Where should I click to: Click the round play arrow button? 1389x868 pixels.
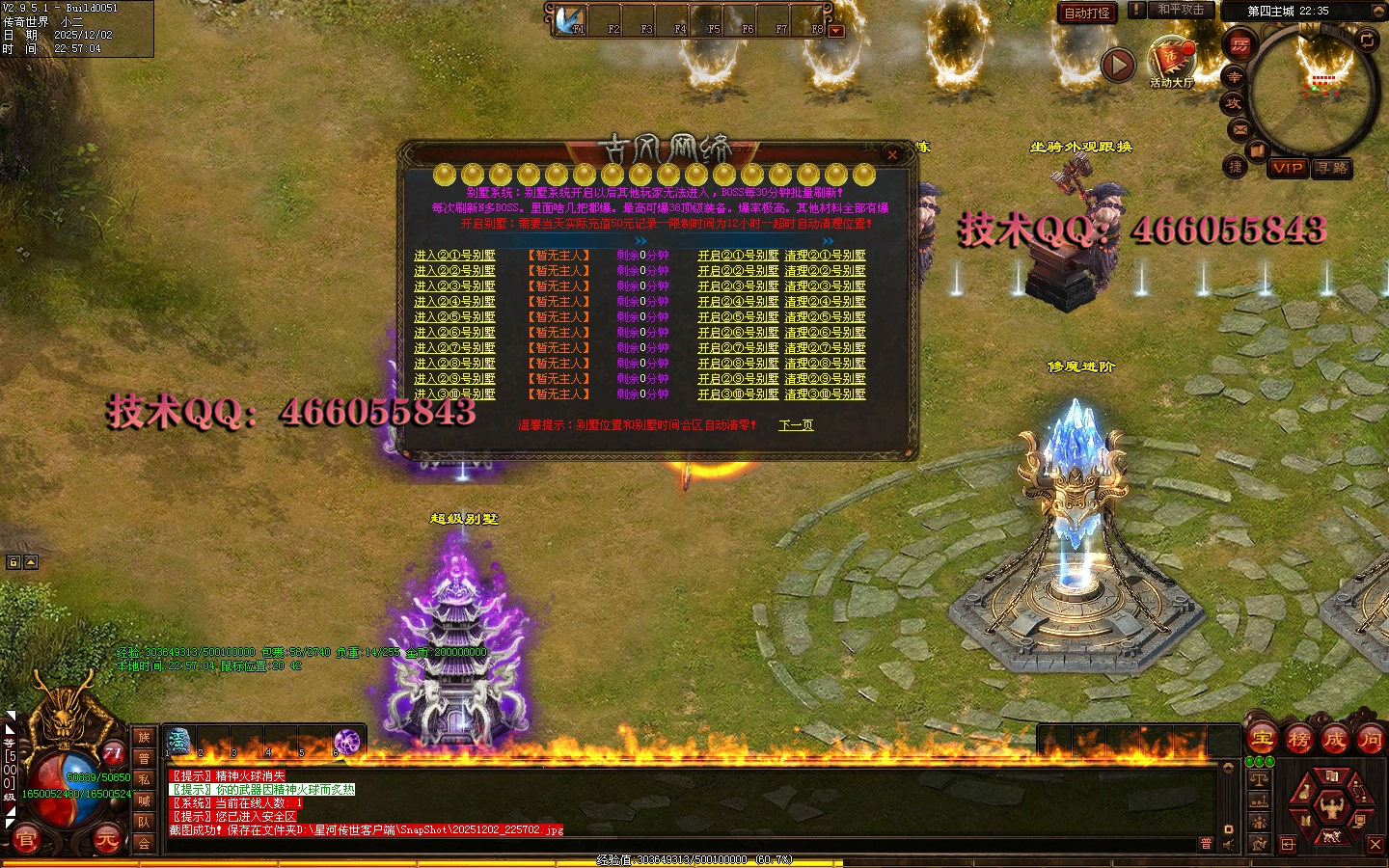coord(1118,66)
